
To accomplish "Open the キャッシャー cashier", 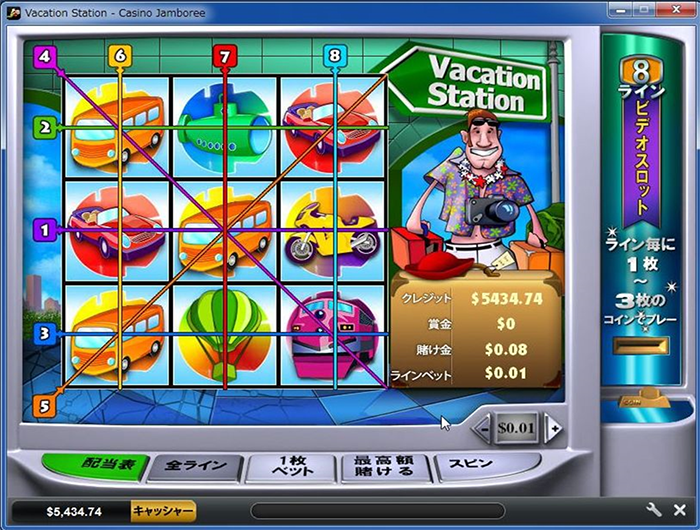I will point(163,511).
